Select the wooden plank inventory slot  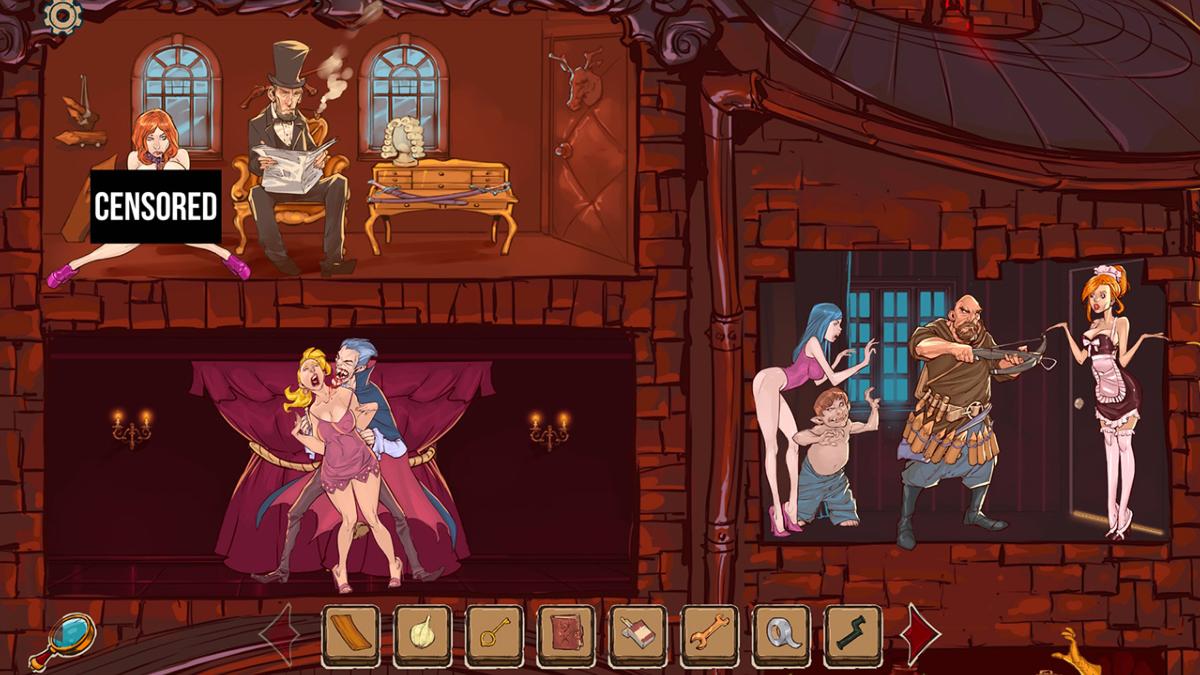point(350,635)
